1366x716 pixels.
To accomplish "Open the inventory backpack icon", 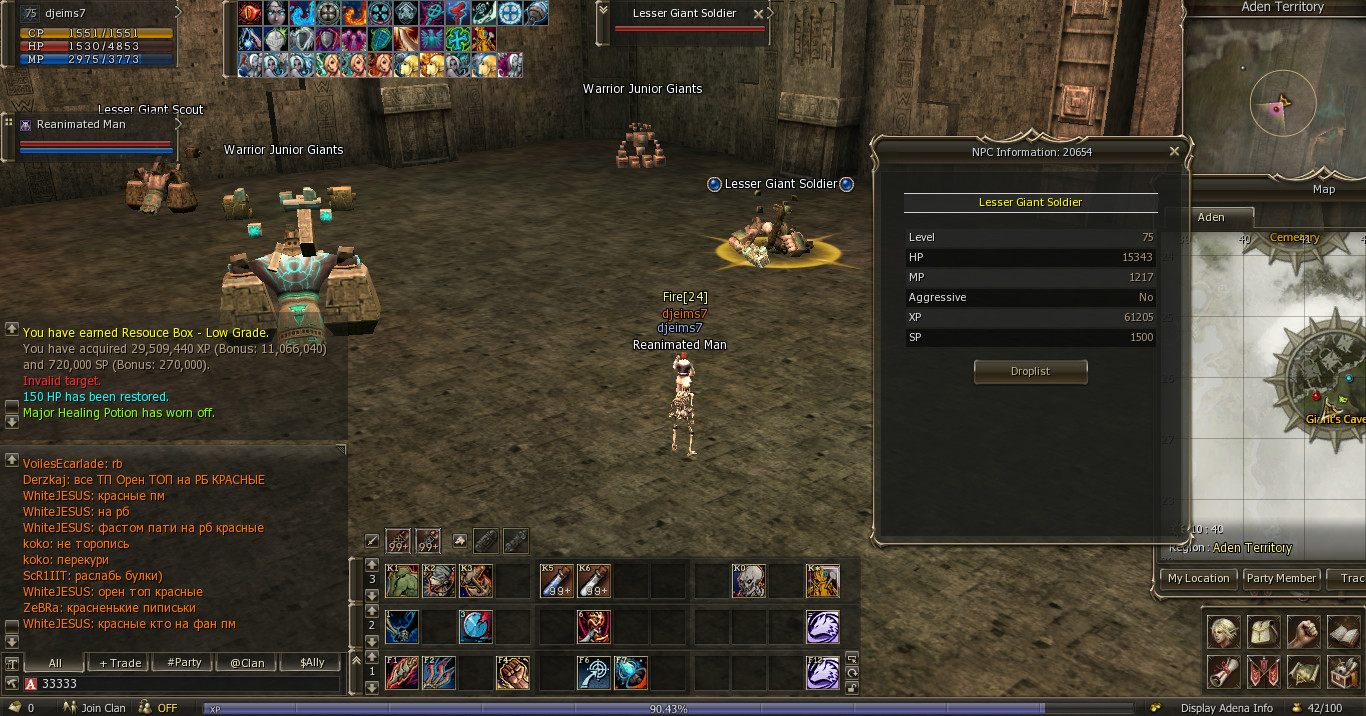I will pyautogui.click(x=1263, y=632).
